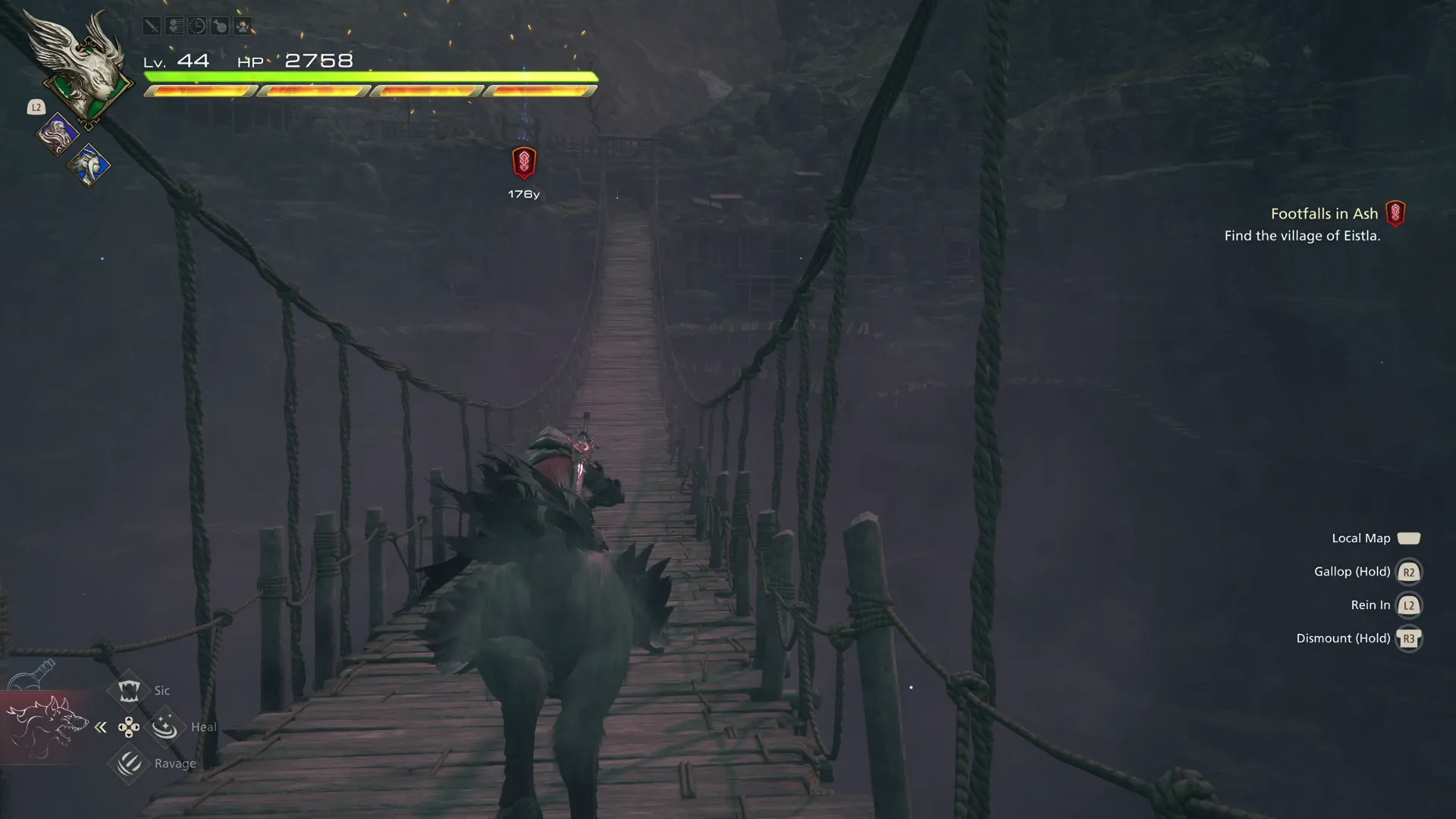Click the Dismount (Hold) R3 button prompt
The width and height of the screenshot is (1456, 819).
[1409, 639]
